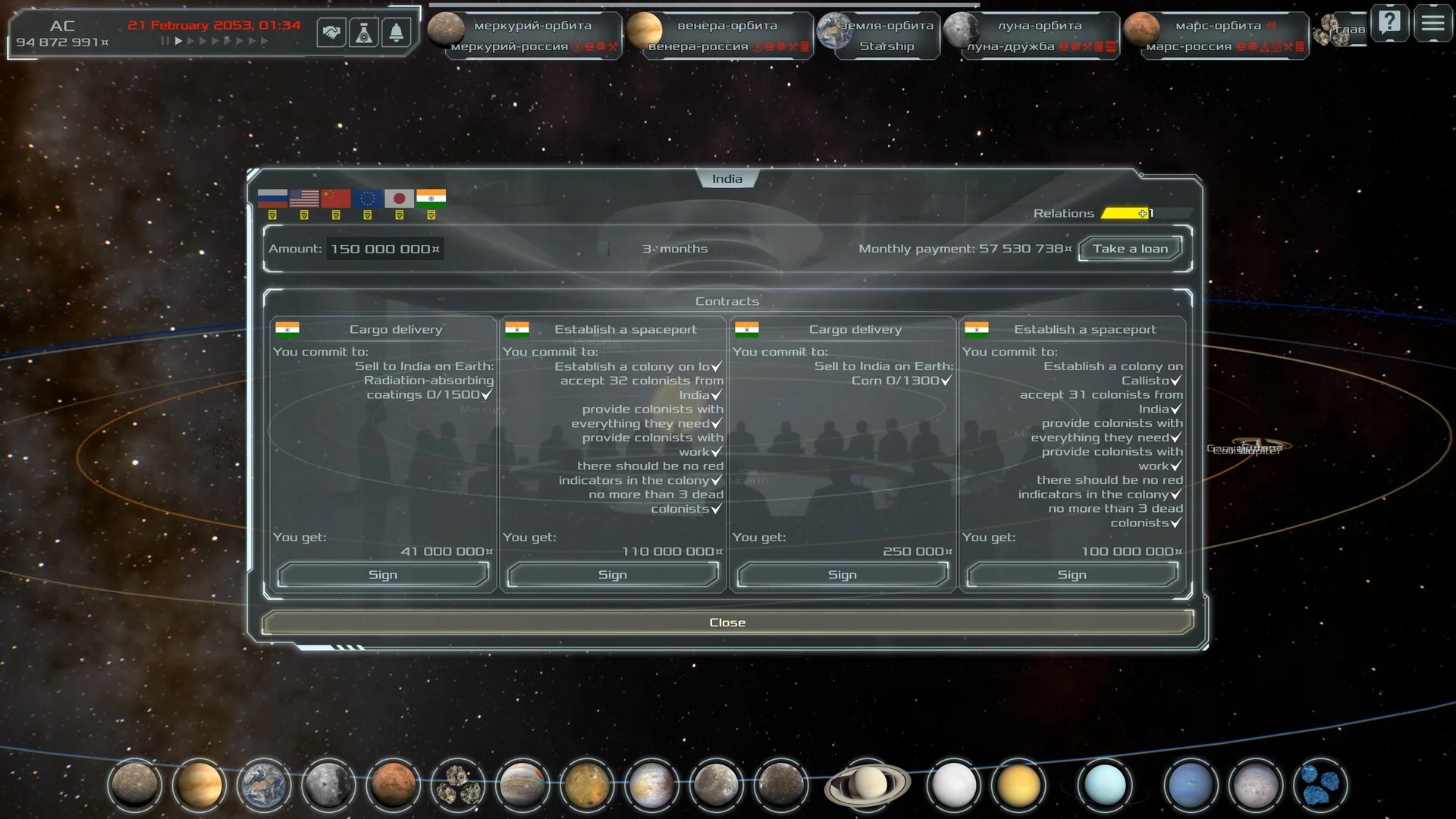Switch to the Japan flag
The width and height of the screenshot is (1456, 819).
399,199
